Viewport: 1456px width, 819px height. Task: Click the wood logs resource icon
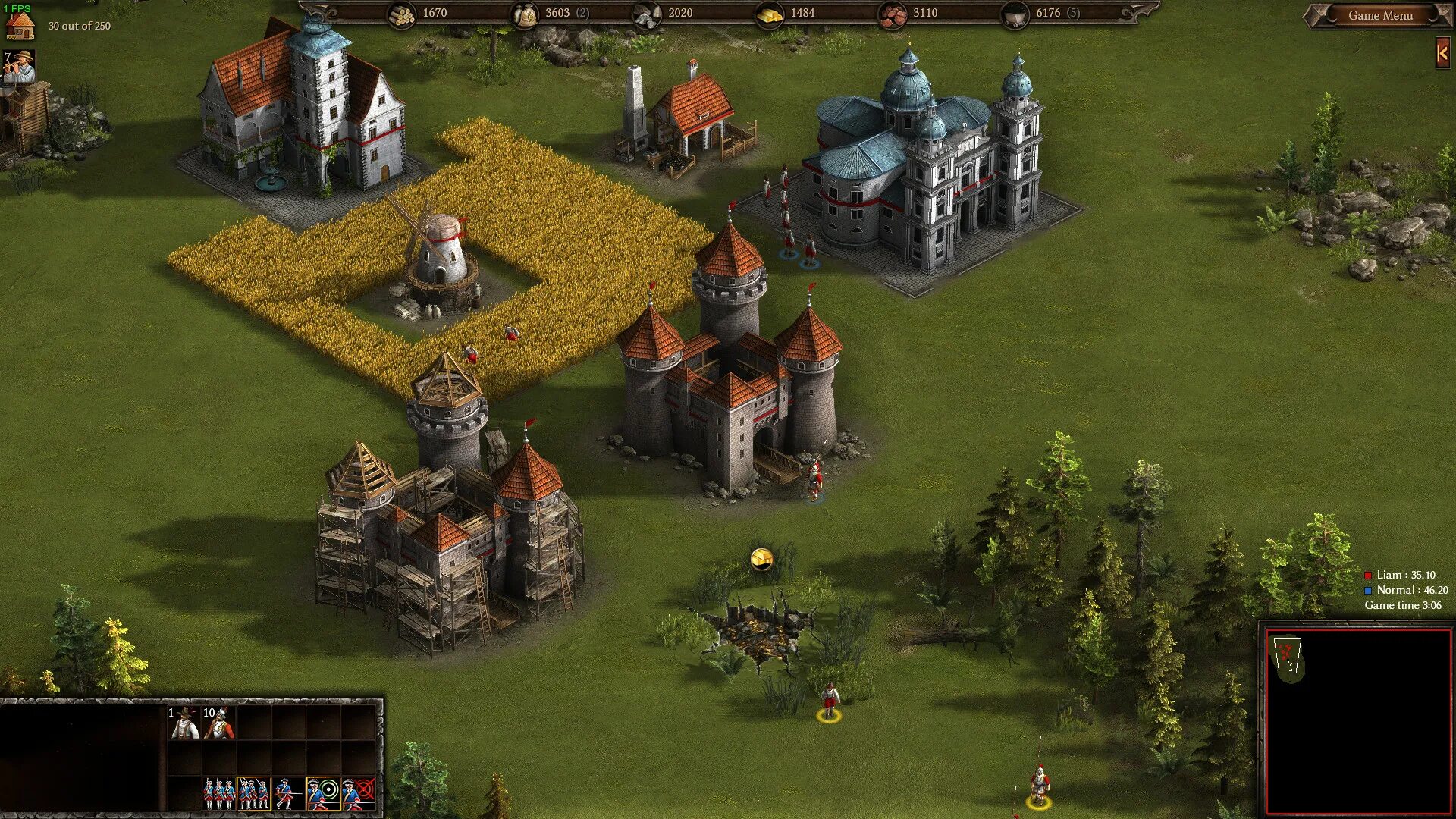coord(401,14)
